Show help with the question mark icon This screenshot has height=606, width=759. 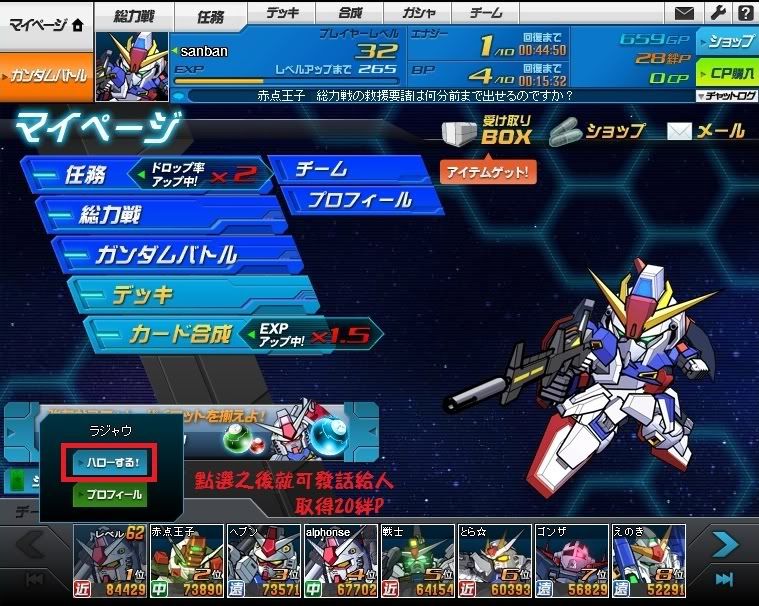[x=744, y=14]
